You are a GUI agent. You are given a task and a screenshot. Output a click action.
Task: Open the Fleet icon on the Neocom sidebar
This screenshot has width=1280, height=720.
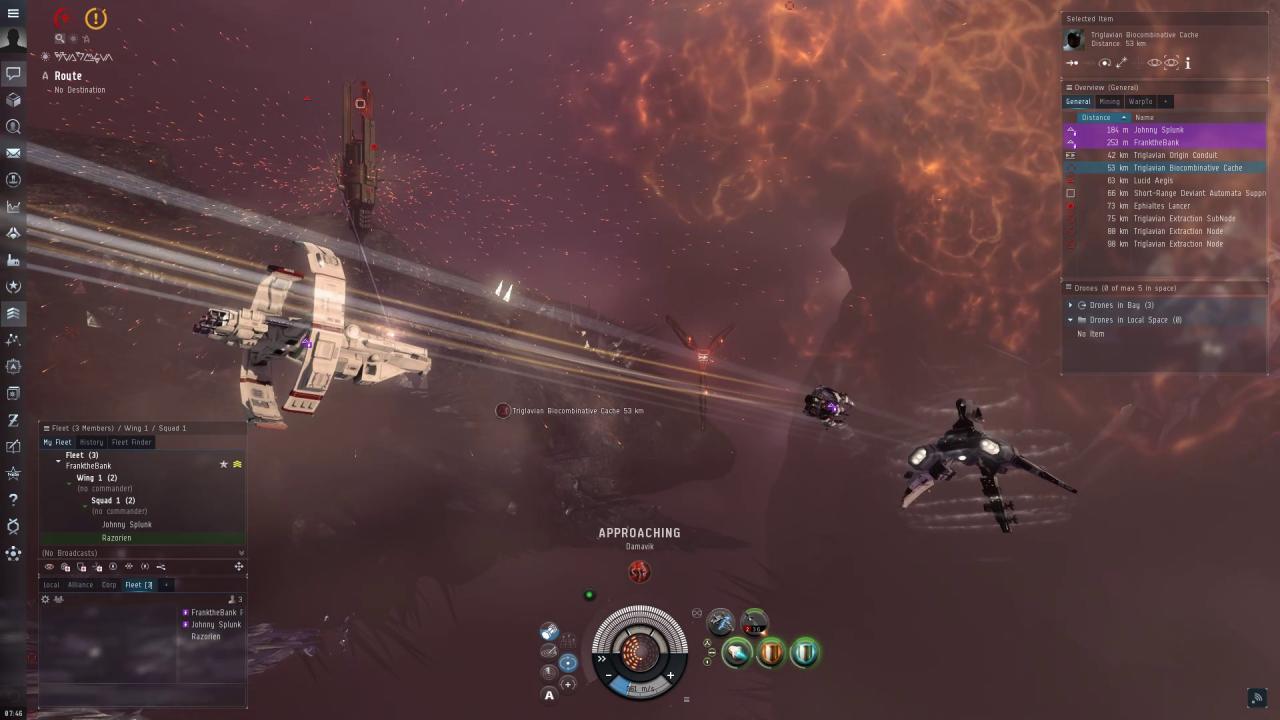pyautogui.click(x=14, y=313)
